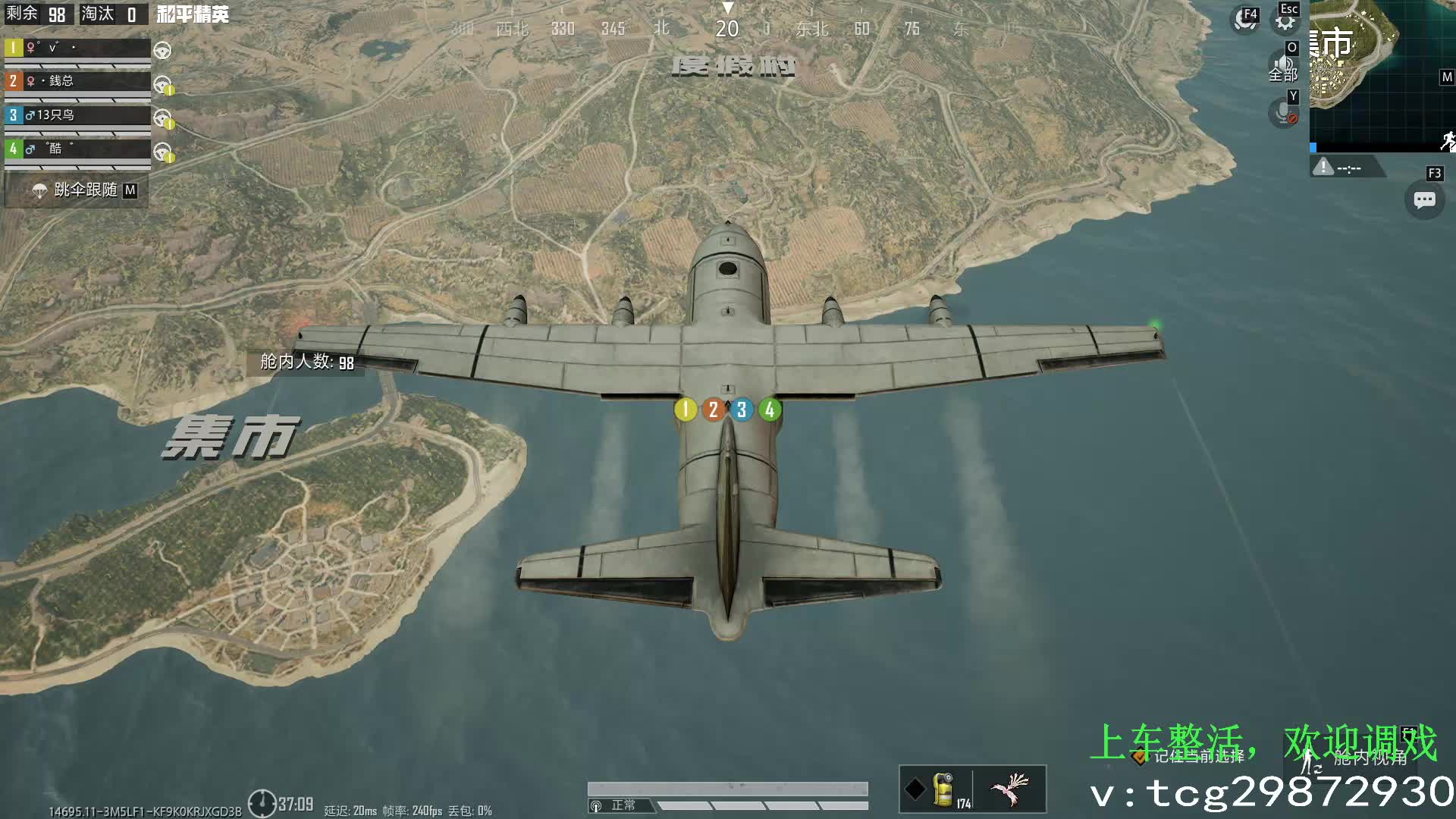Select the yellow canister item slot

pyautogui.click(x=943, y=789)
